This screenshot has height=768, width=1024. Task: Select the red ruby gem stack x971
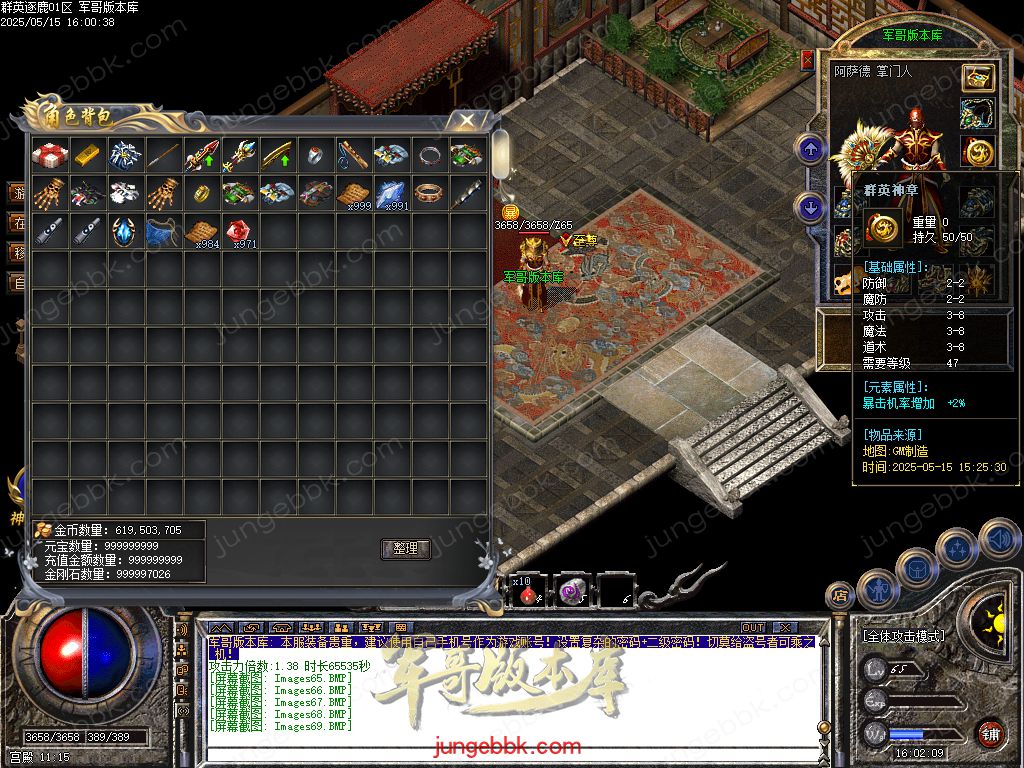click(238, 232)
